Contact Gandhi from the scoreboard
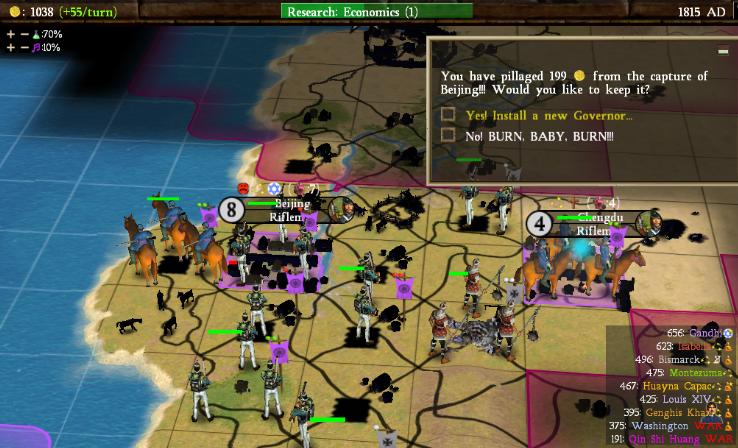Viewport: 738px width, 448px height. tap(705, 333)
